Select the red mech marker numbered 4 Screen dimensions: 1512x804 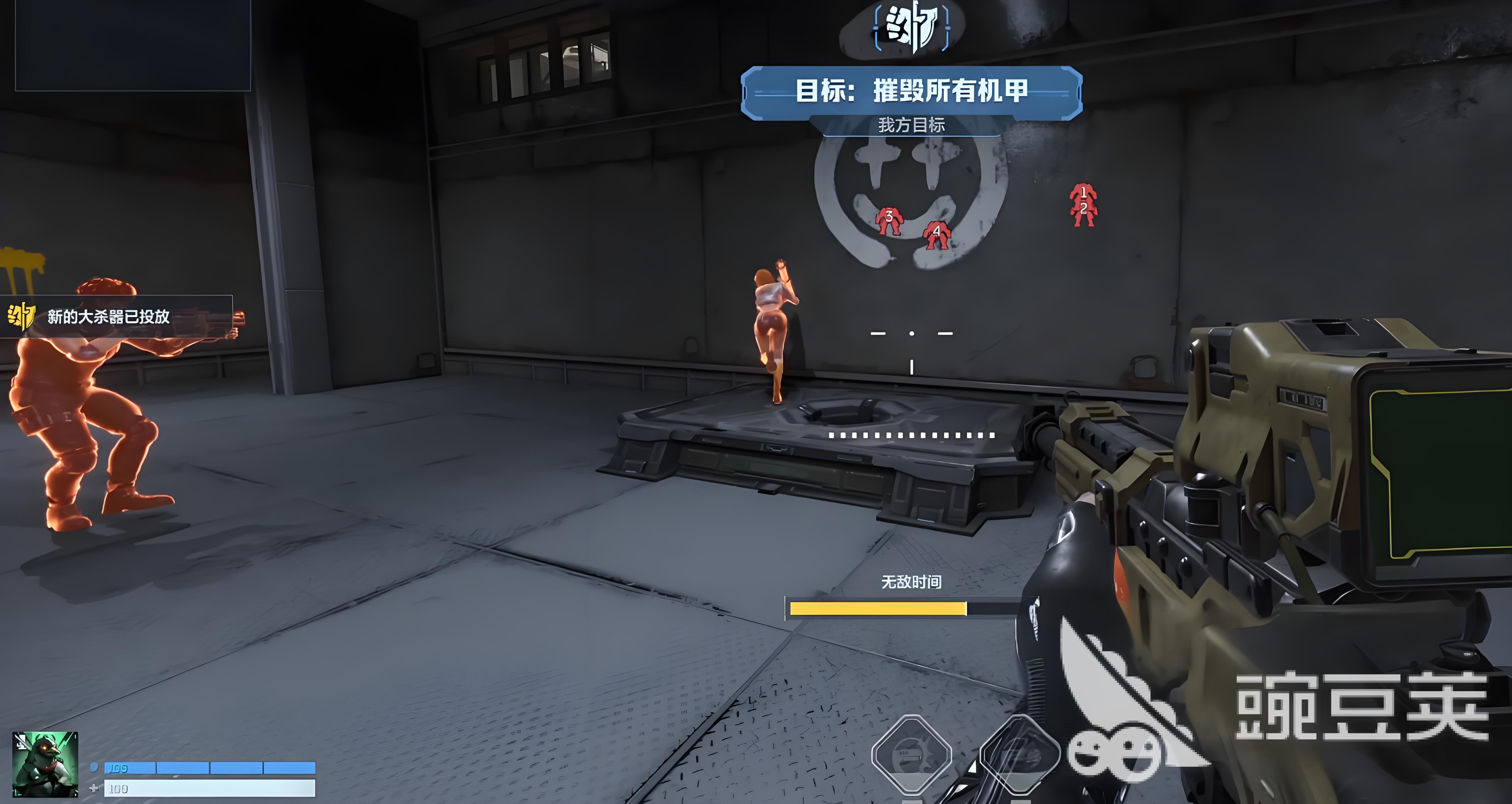pos(936,235)
